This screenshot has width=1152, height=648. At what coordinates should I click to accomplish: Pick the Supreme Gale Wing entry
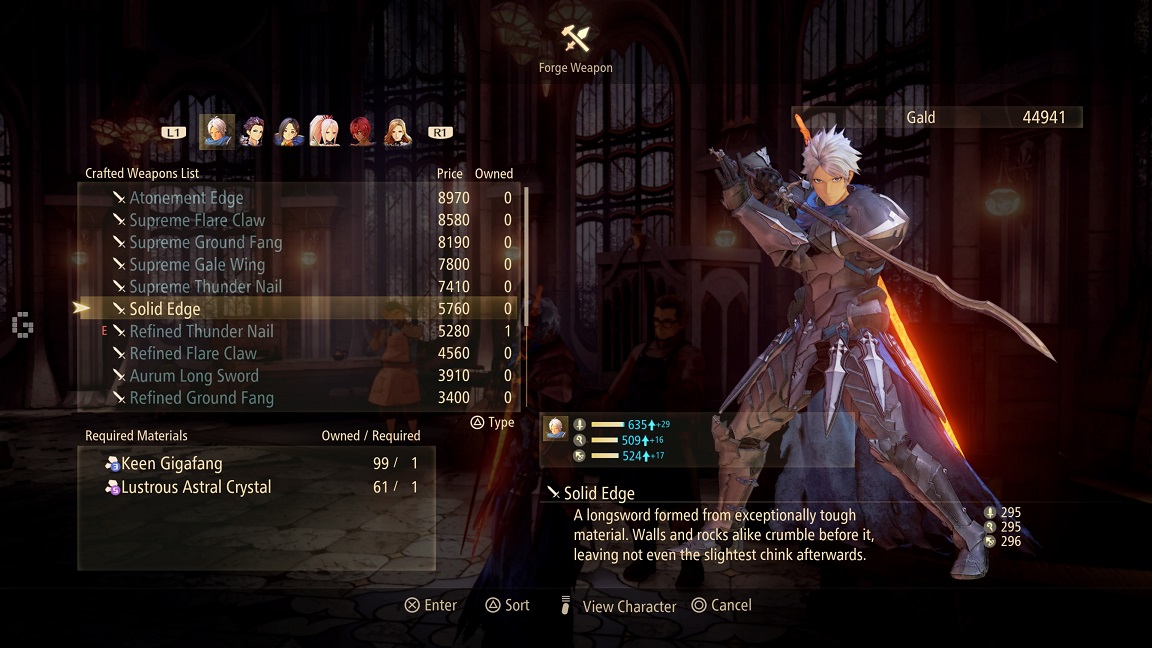pos(197,265)
